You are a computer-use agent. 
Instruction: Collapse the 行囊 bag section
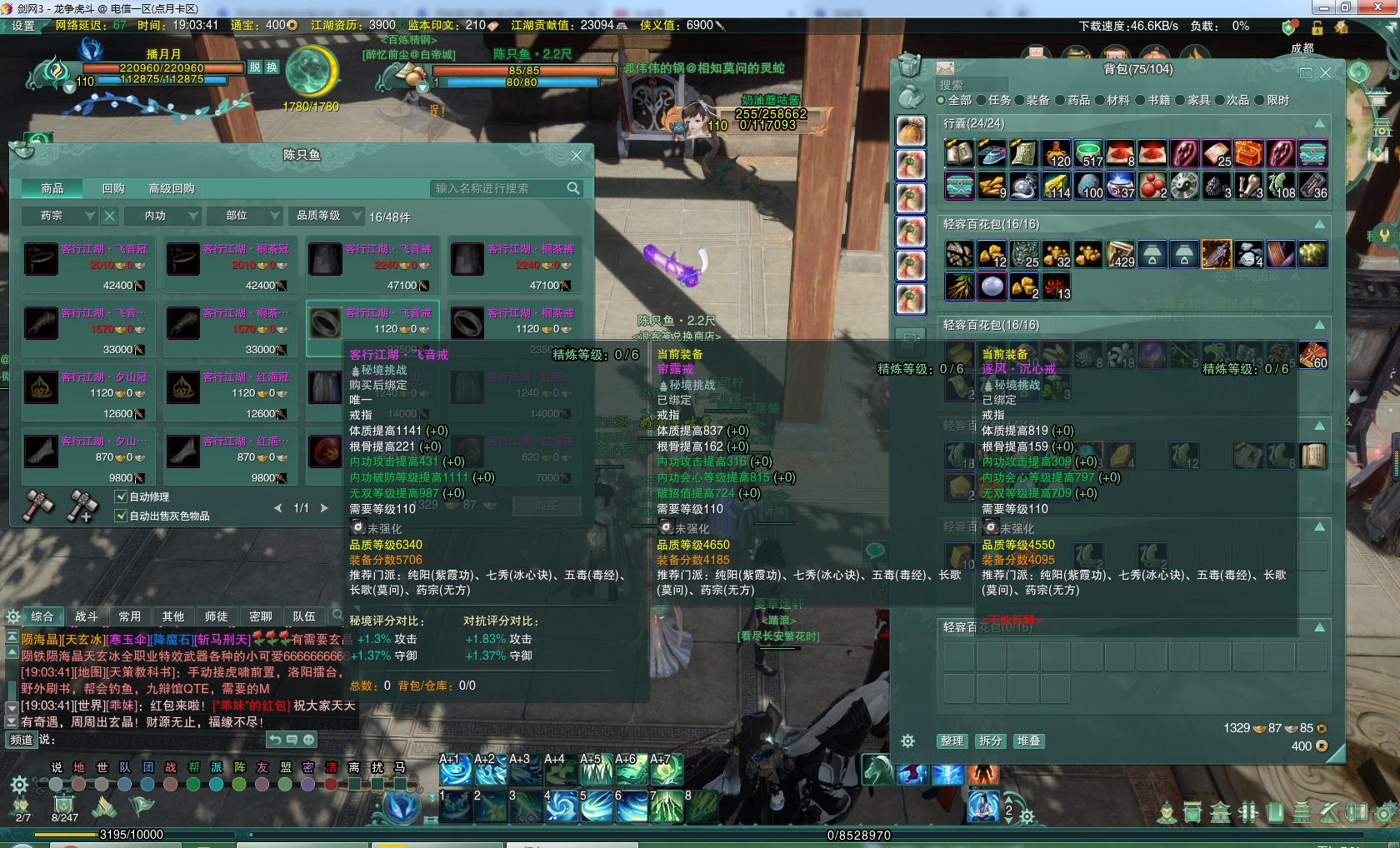[1320, 123]
